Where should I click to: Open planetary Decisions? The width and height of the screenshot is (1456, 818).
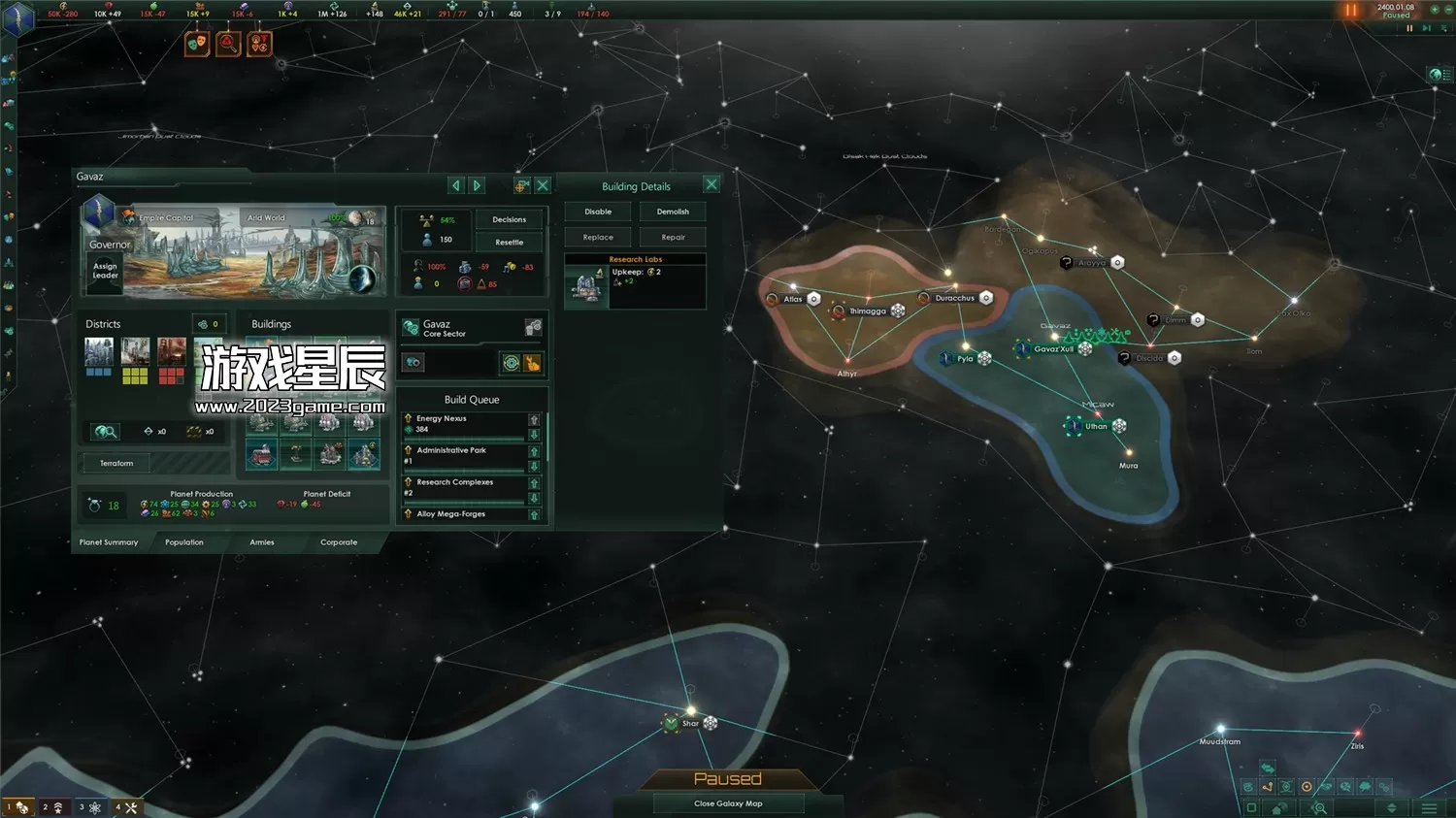tap(509, 219)
